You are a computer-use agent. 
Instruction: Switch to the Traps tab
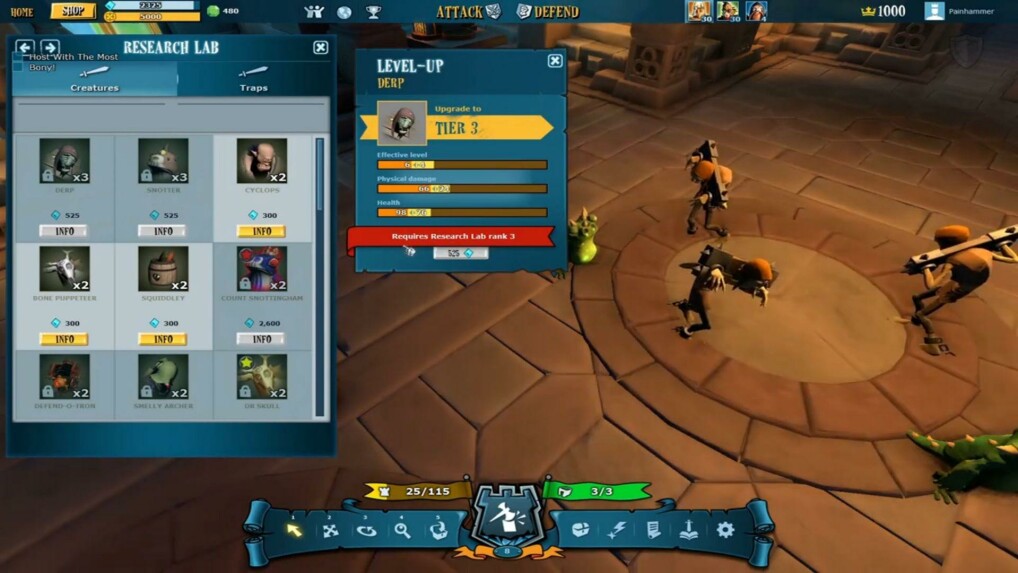tap(253, 79)
